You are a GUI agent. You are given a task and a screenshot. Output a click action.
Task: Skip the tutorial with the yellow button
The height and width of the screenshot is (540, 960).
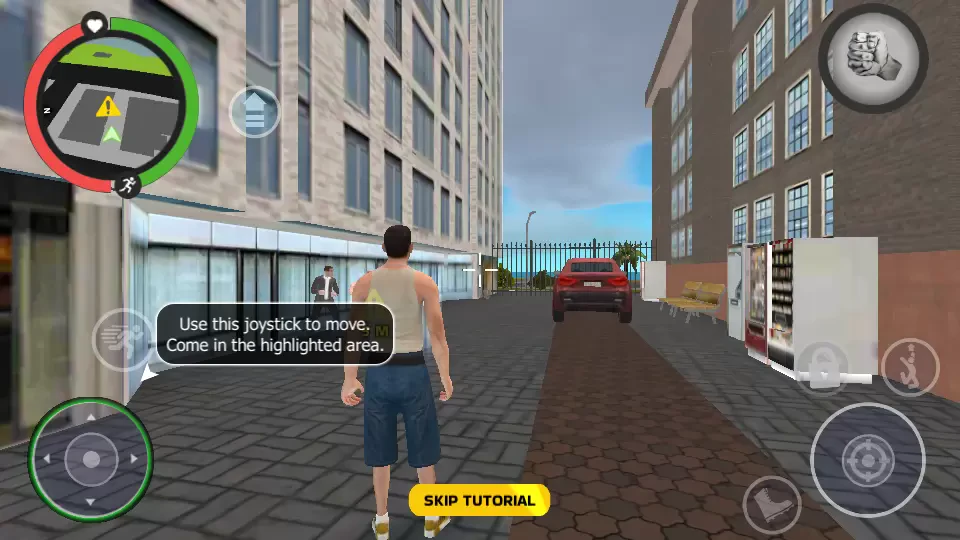point(479,500)
